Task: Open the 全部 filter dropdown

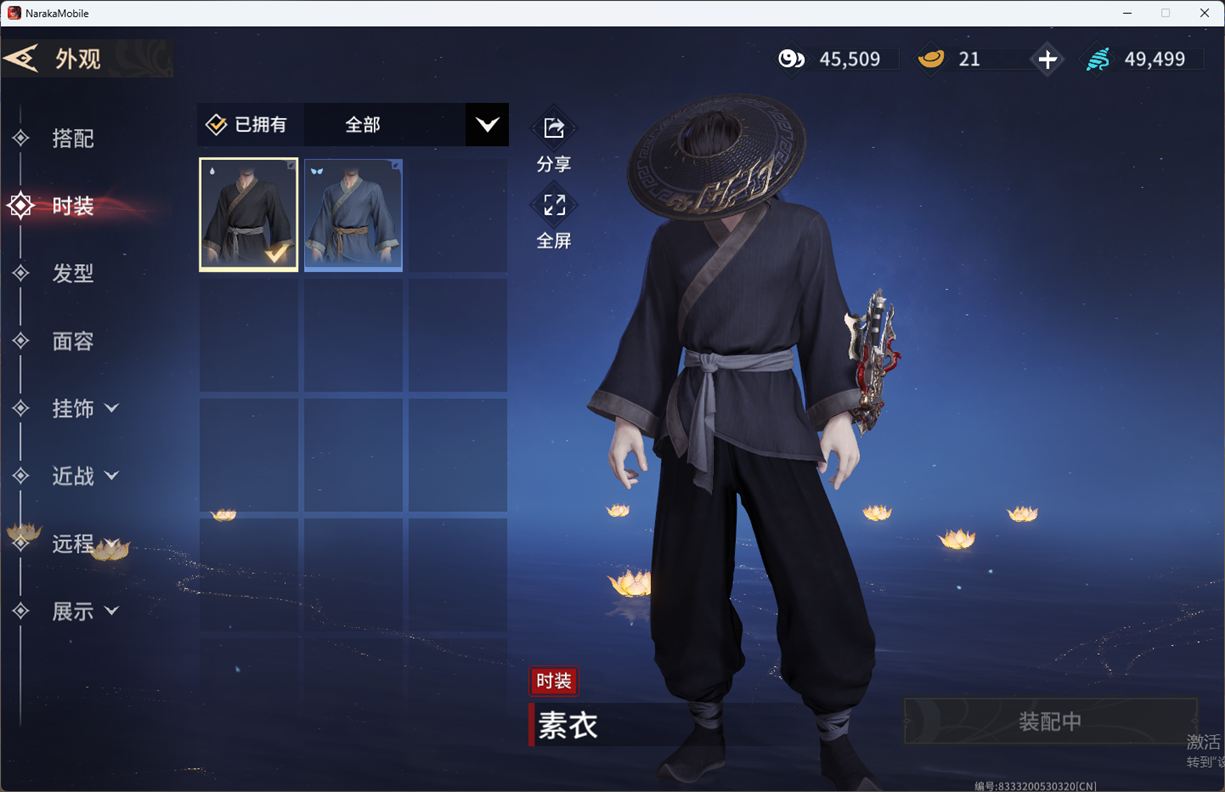Action: pos(487,125)
